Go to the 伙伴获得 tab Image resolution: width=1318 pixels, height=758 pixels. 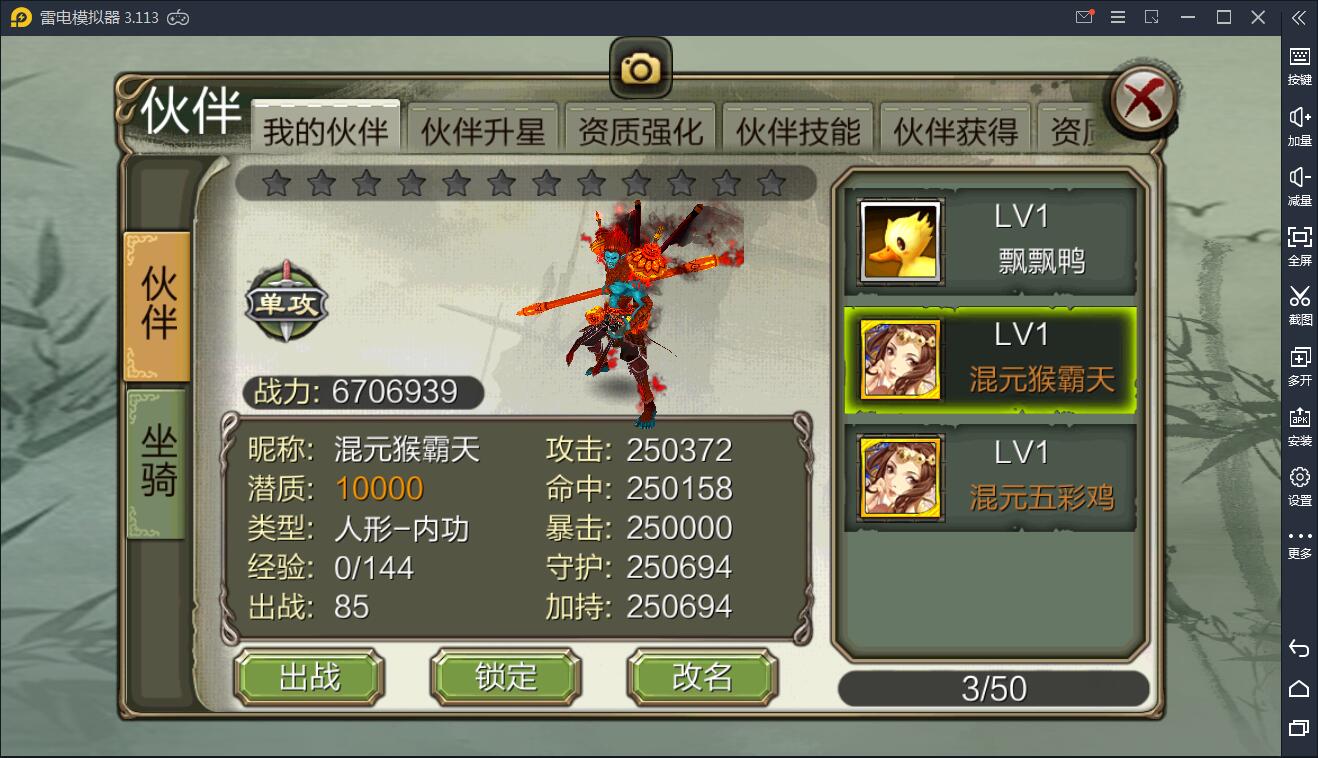[x=955, y=131]
